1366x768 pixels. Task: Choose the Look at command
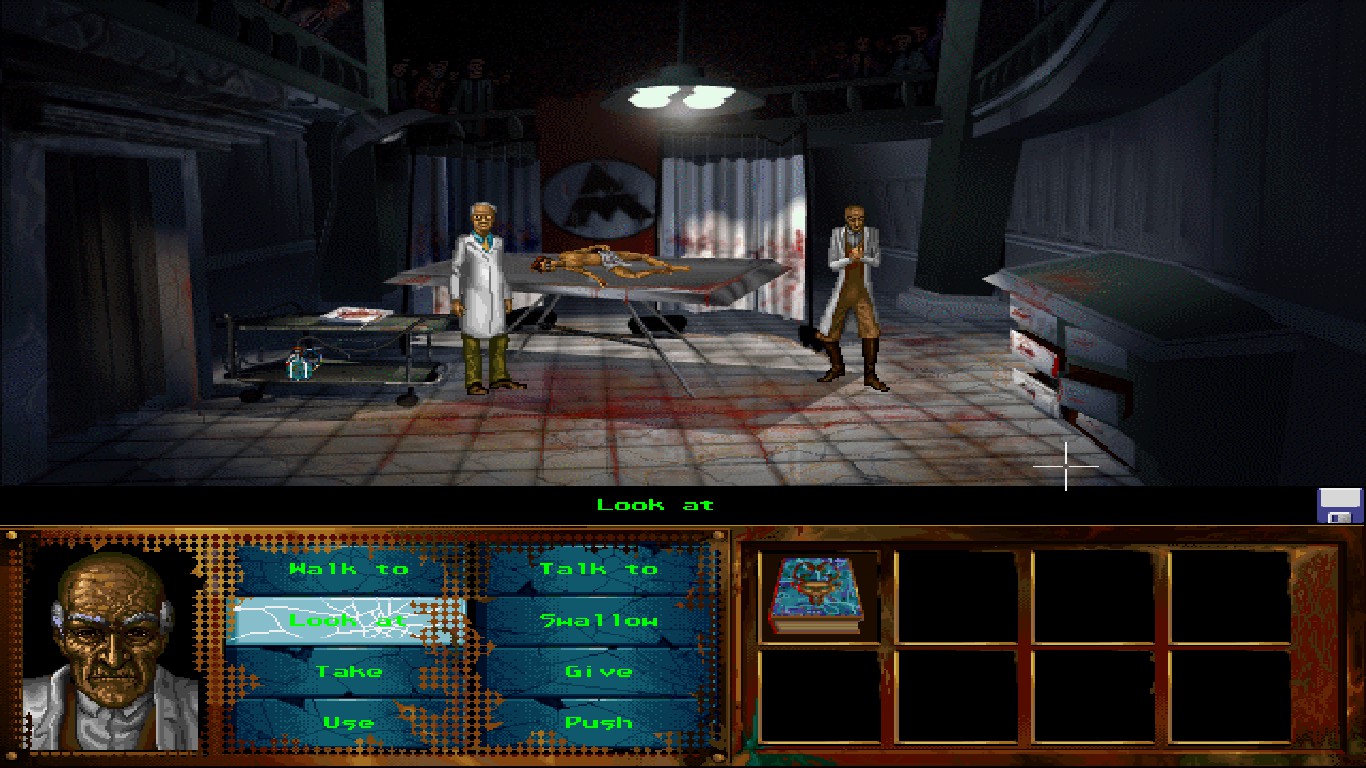346,620
